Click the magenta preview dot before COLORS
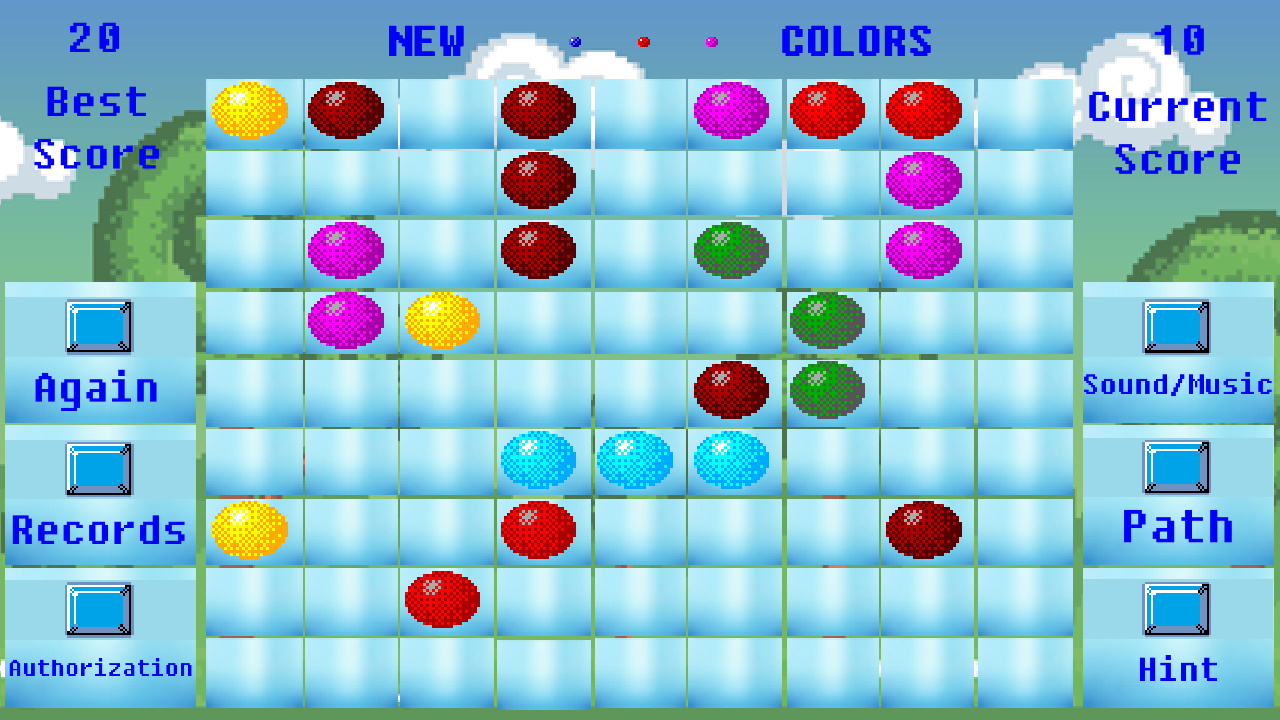This screenshot has width=1280, height=720. point(714,41)
